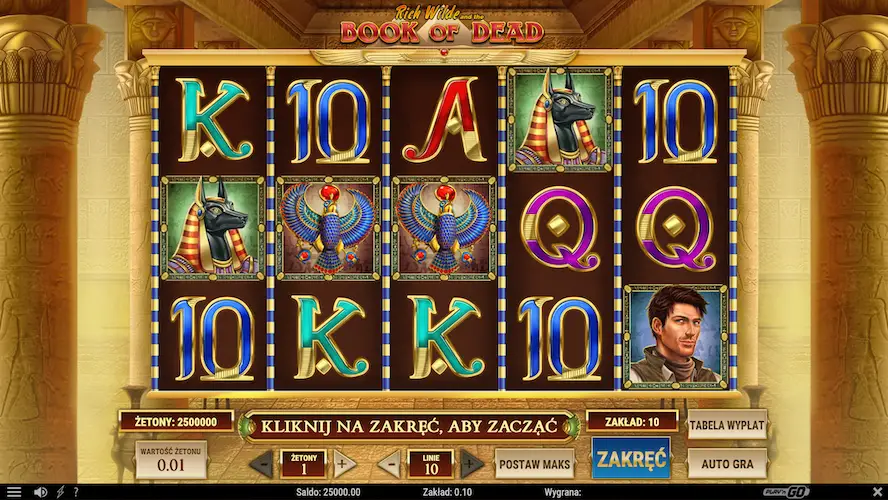Spin the reels with the ZAKRĘĆ button
The width and height of the screenshot is (888, 500).
point(630,459)
